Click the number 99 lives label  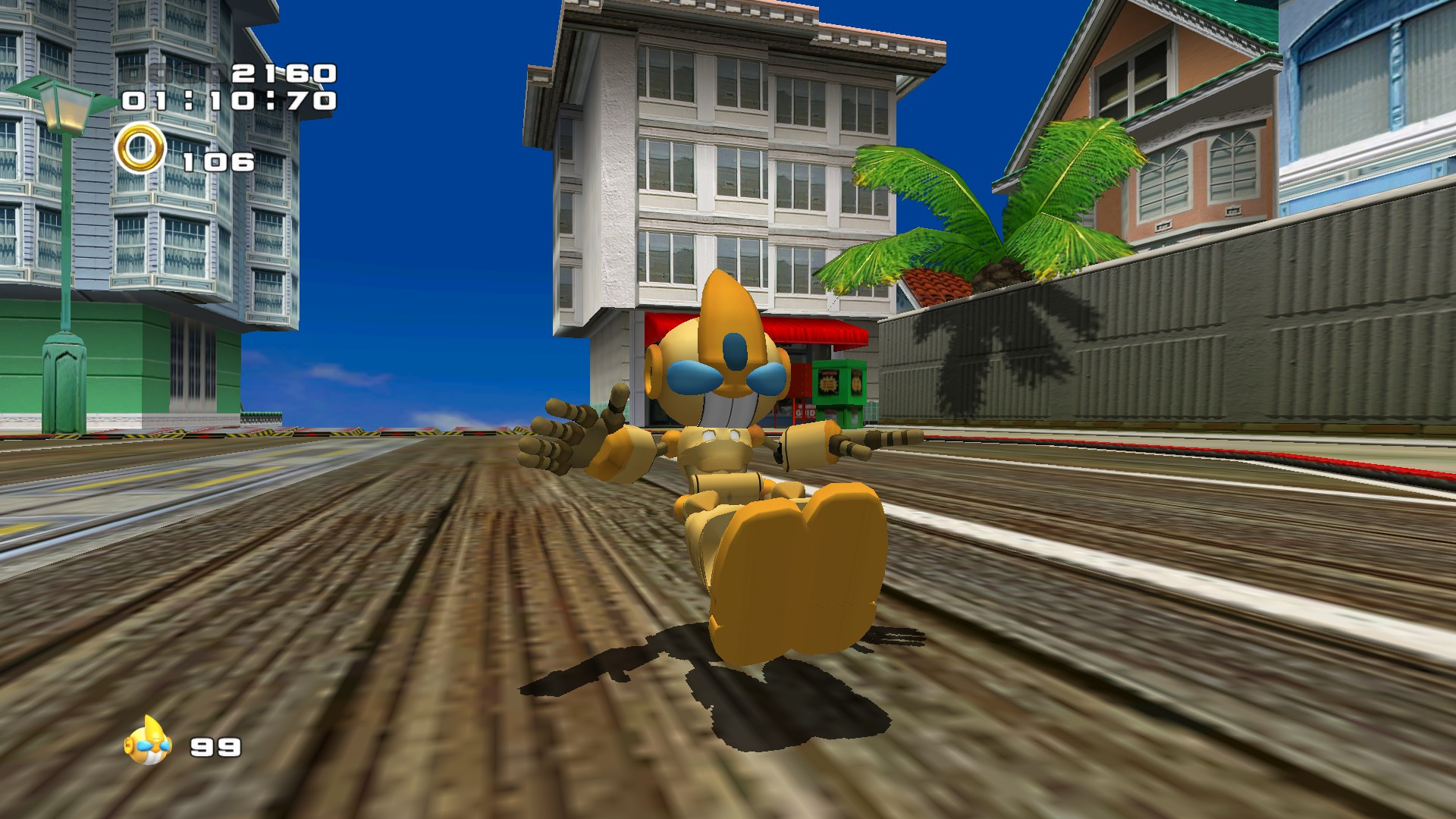tap(215, 747)
